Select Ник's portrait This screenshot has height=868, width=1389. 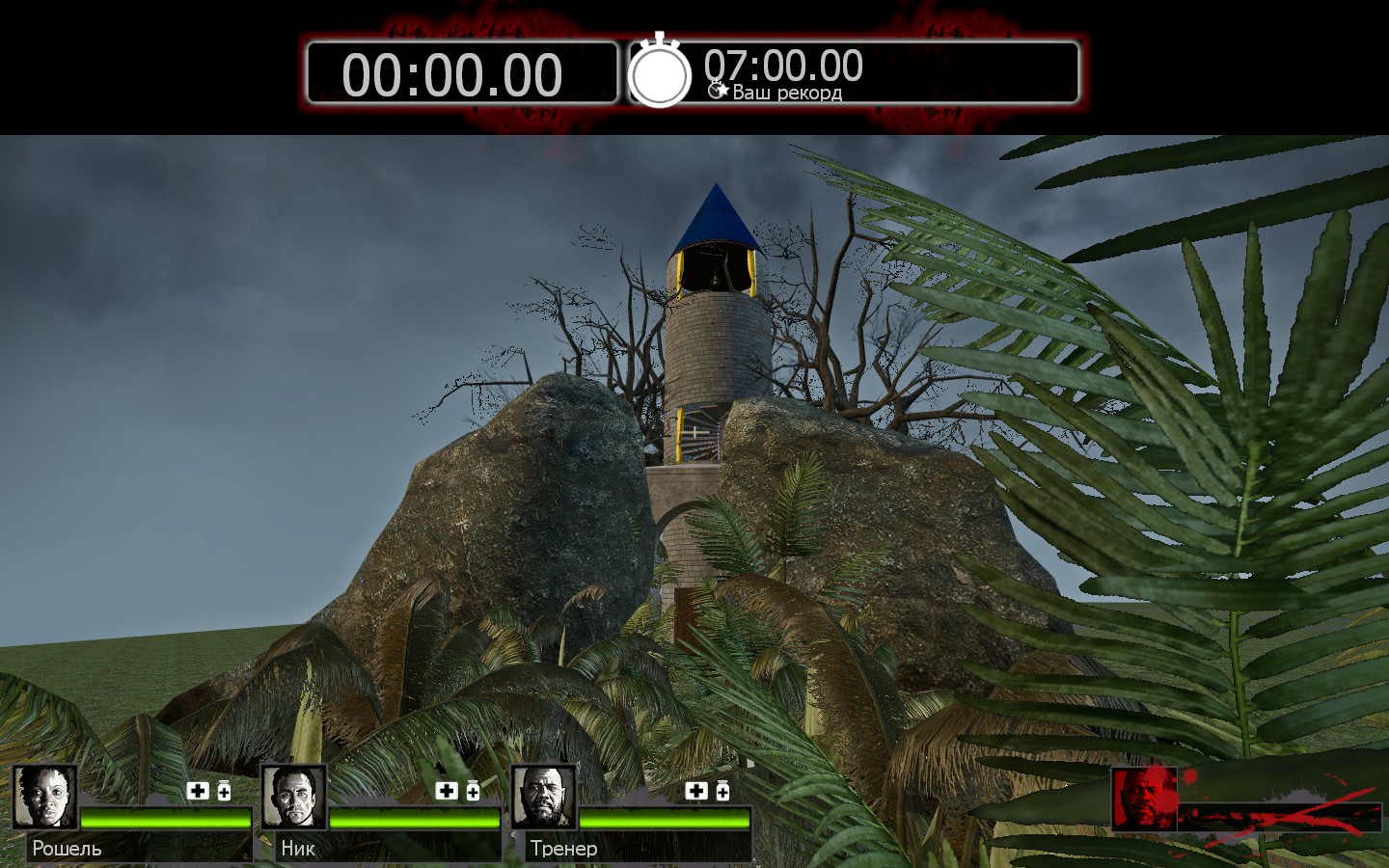[294, 797]
